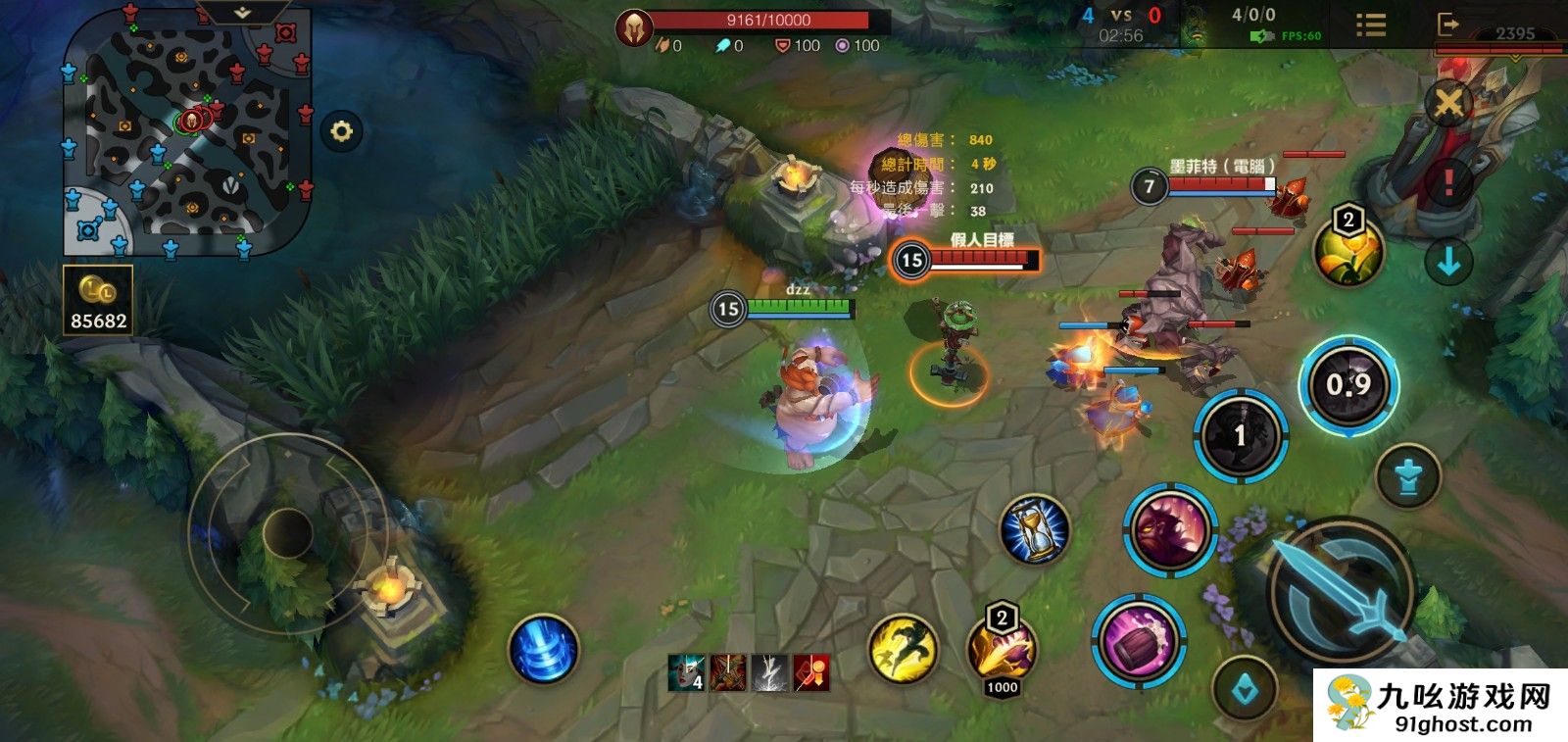Cast the Flash summoner spell
The image size is (1568, 742).
(x=903, y=648)
